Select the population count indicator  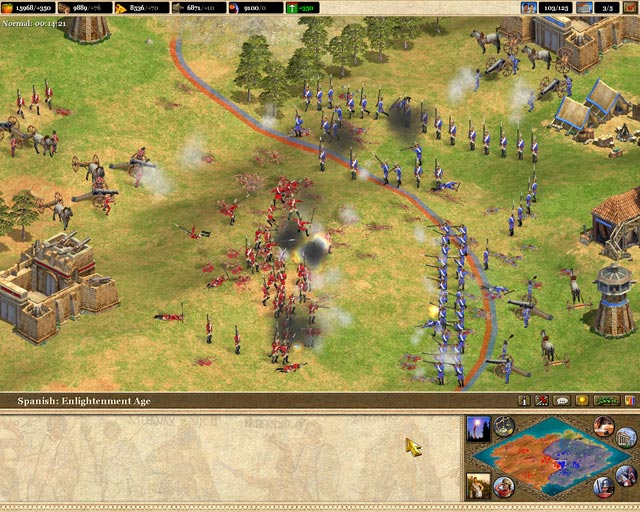tap(551, 8)
